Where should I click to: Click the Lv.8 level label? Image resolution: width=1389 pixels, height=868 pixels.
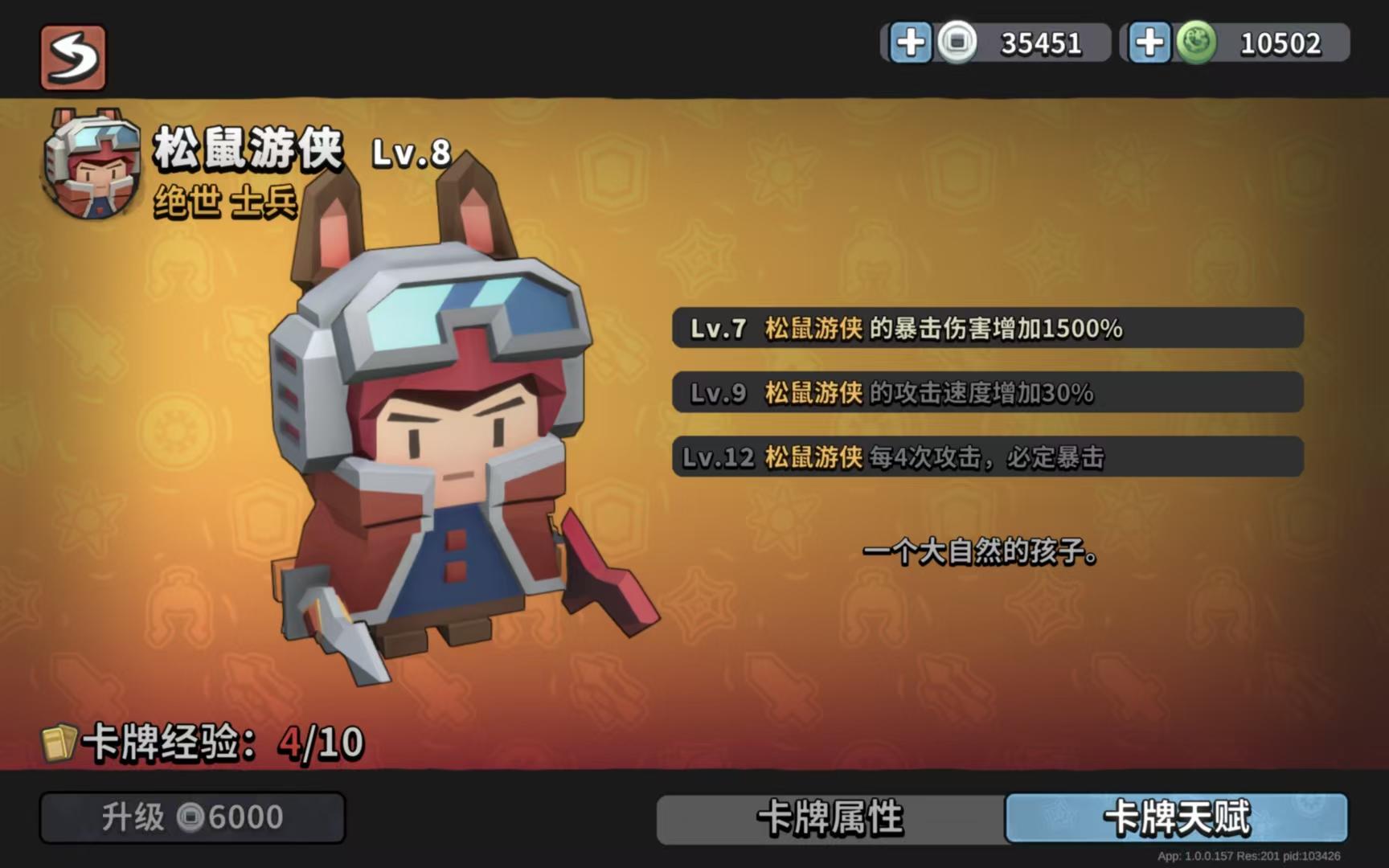[x=408, y=154]
